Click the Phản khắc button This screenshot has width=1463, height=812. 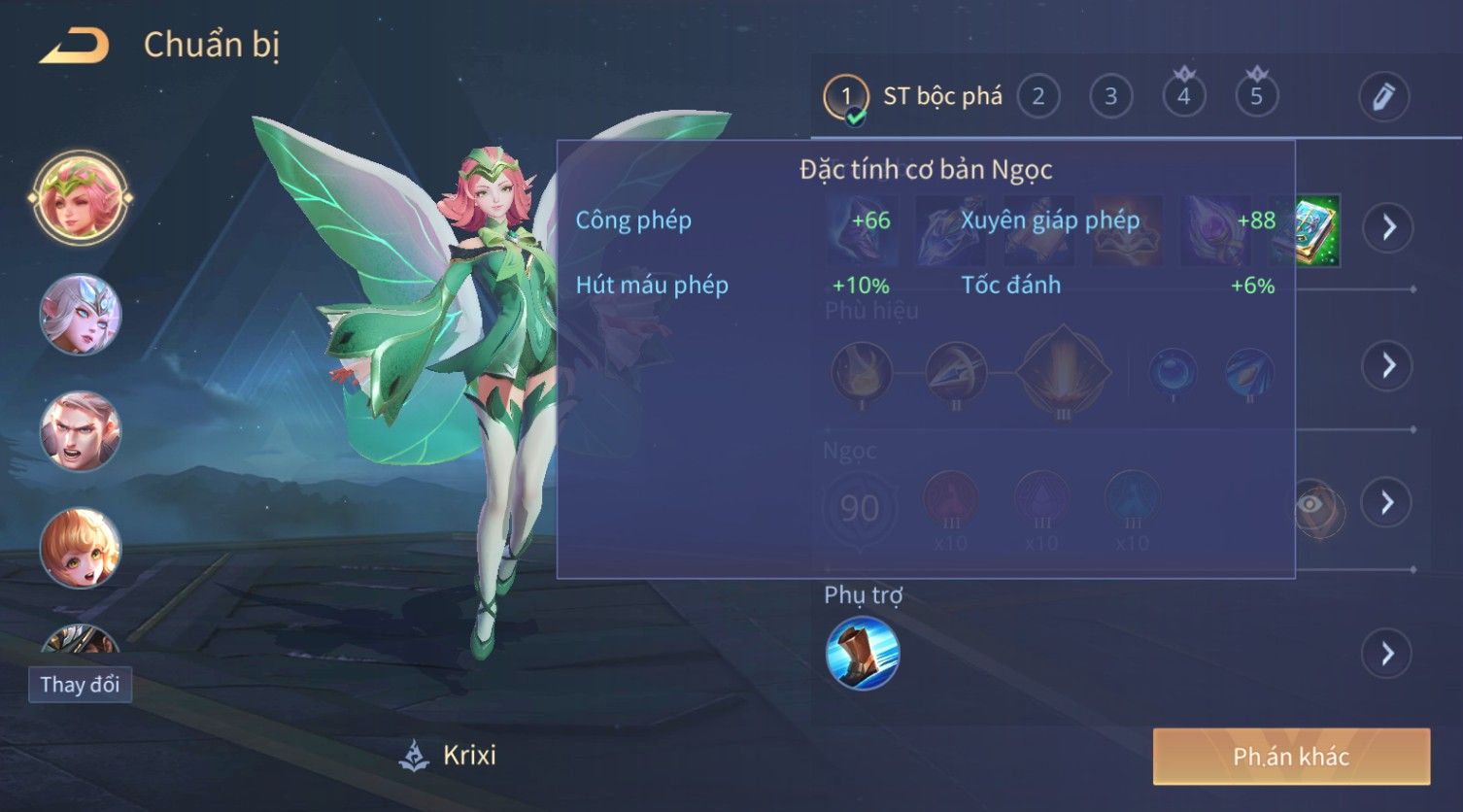click(1291, 757)
